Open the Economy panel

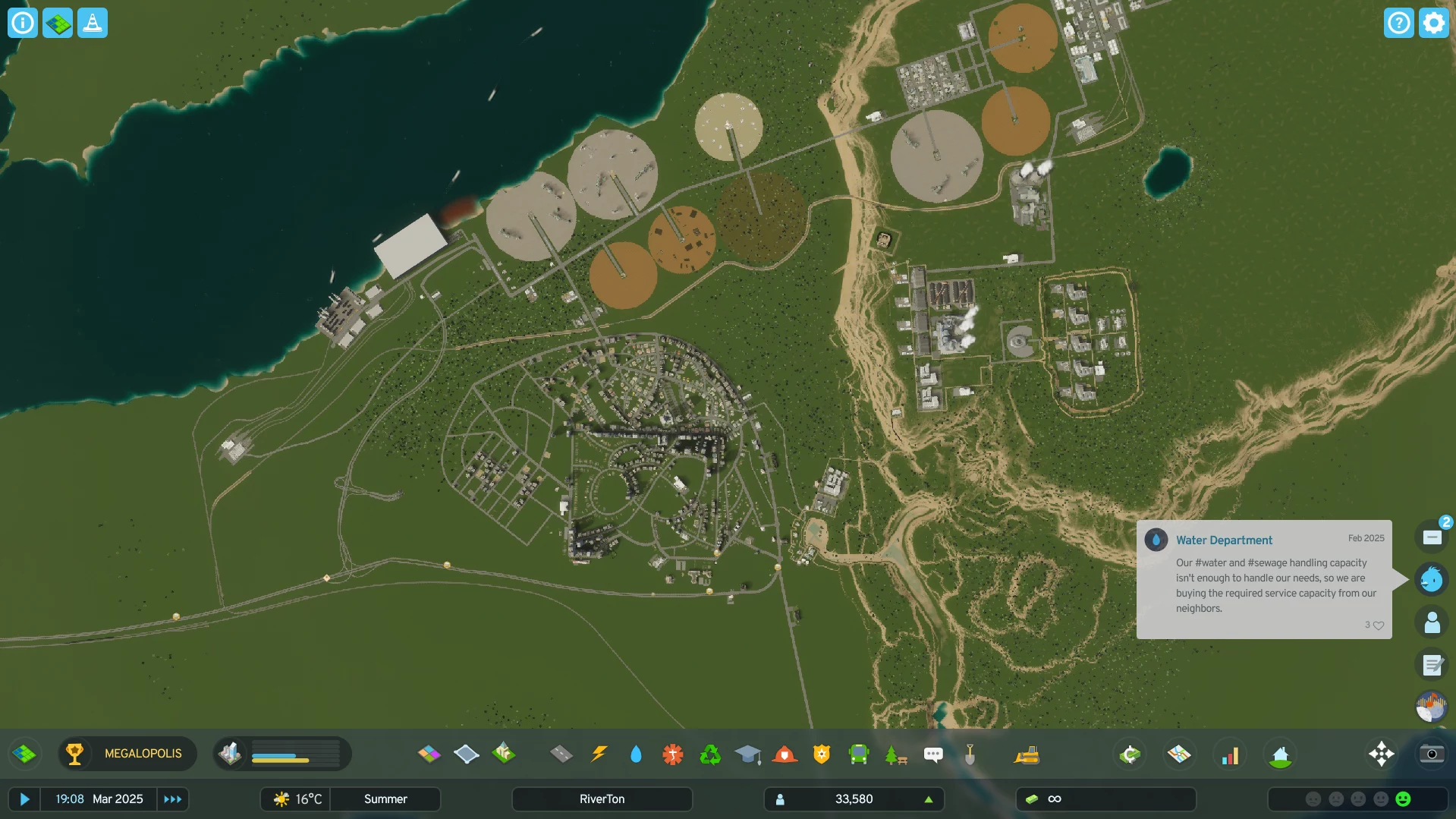tap(1130, 754)
